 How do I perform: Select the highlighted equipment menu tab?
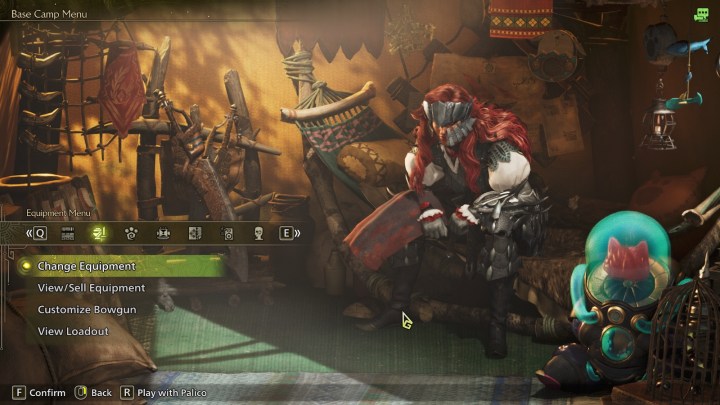(x=99, y=233)
